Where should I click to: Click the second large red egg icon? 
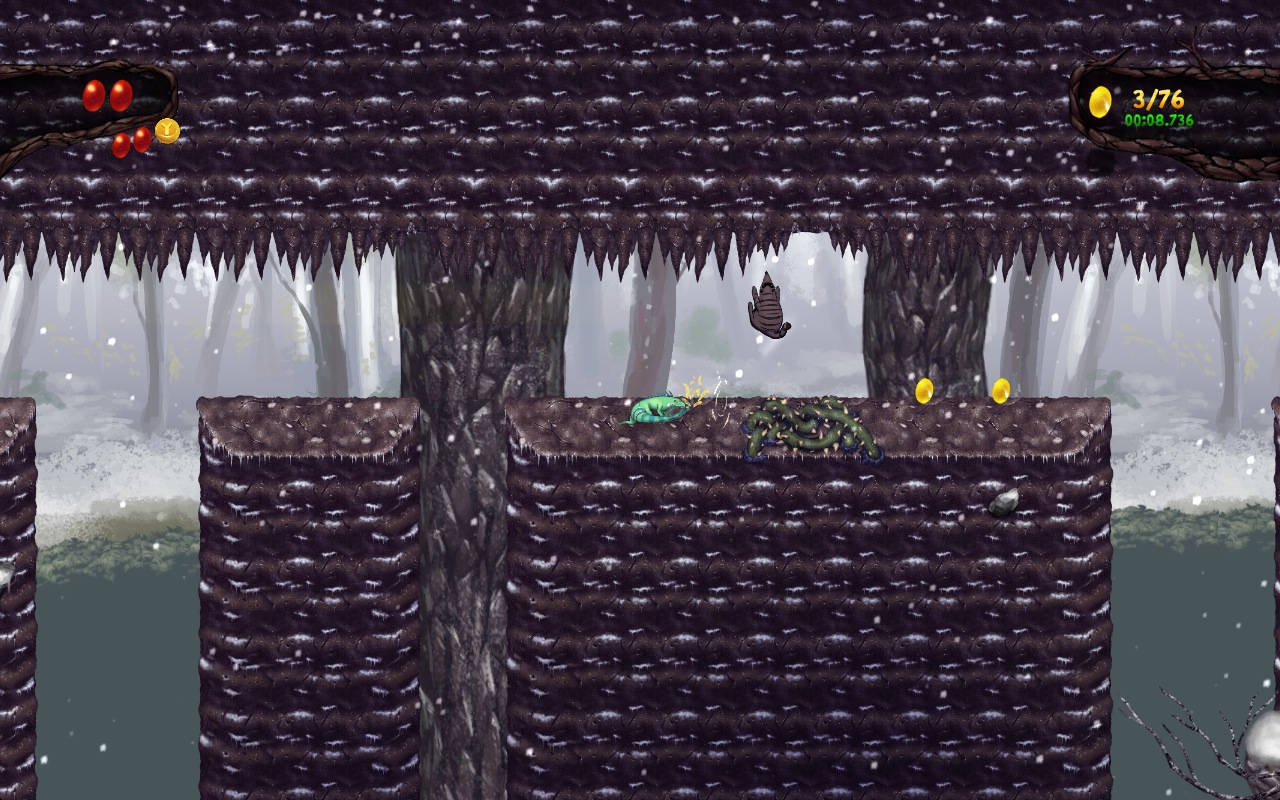click(x=120, y=96)
